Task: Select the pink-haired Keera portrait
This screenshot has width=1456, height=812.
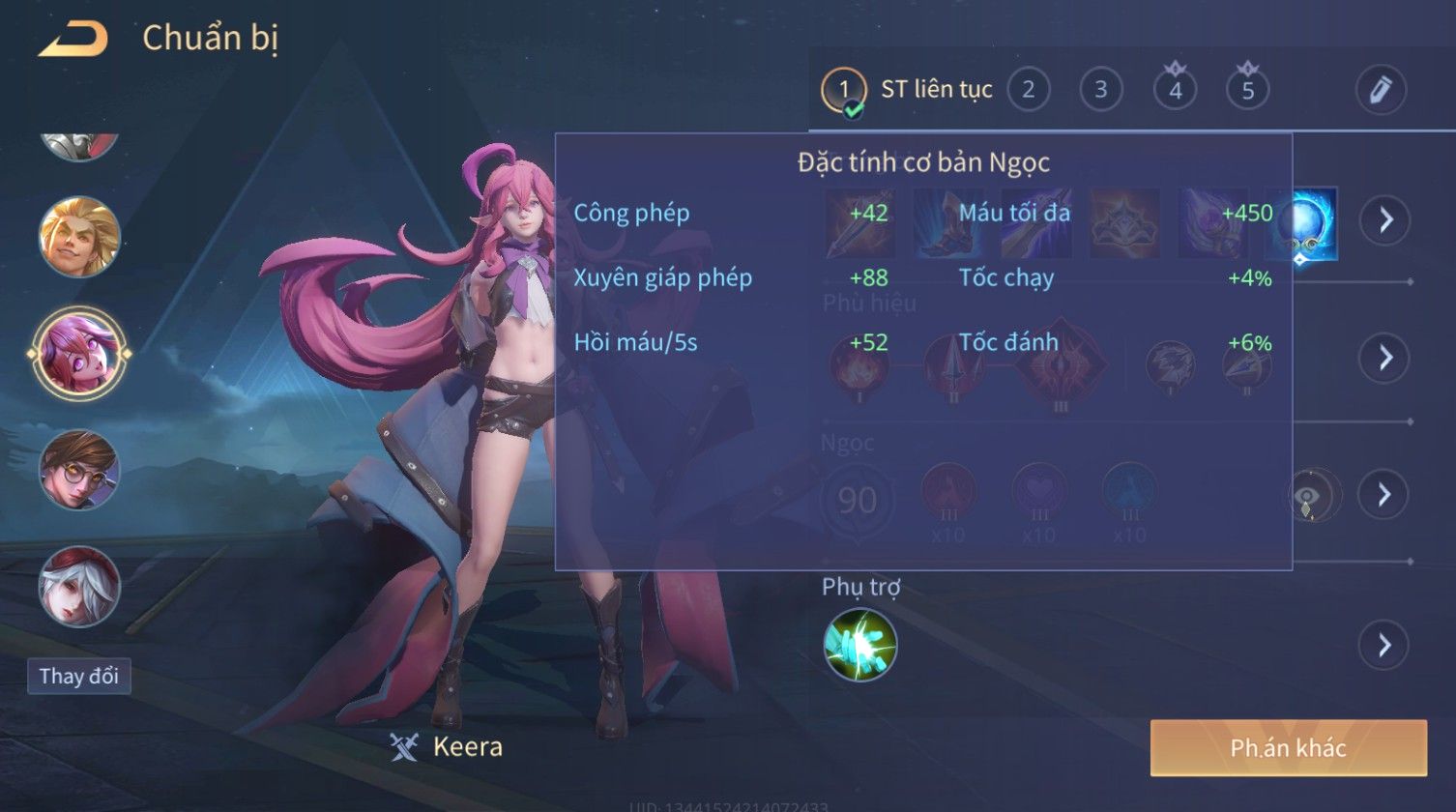Action: (79, 353)
